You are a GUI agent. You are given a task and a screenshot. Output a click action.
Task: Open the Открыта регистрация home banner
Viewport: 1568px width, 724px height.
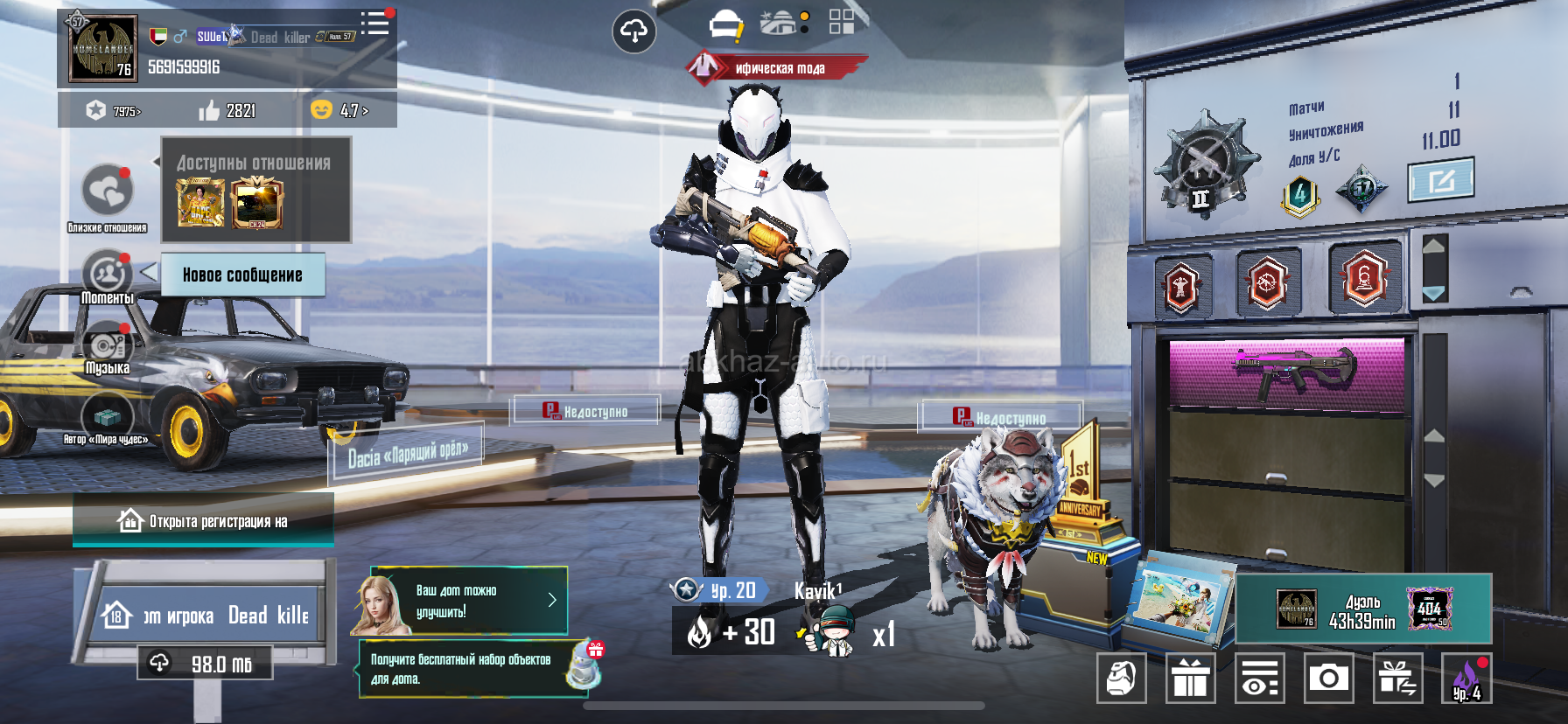203,521
